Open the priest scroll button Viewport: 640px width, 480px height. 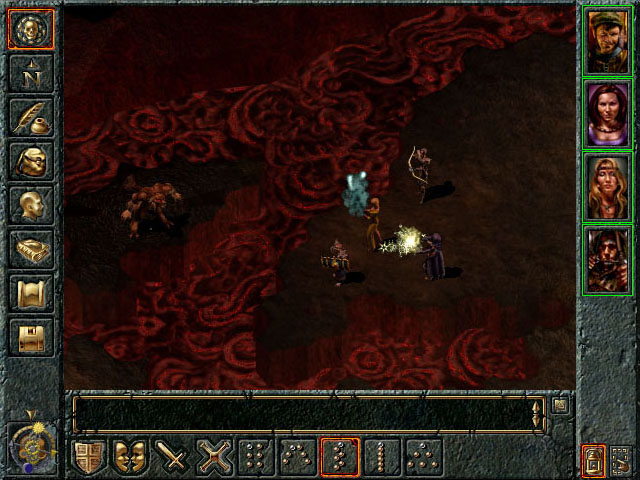31,294
